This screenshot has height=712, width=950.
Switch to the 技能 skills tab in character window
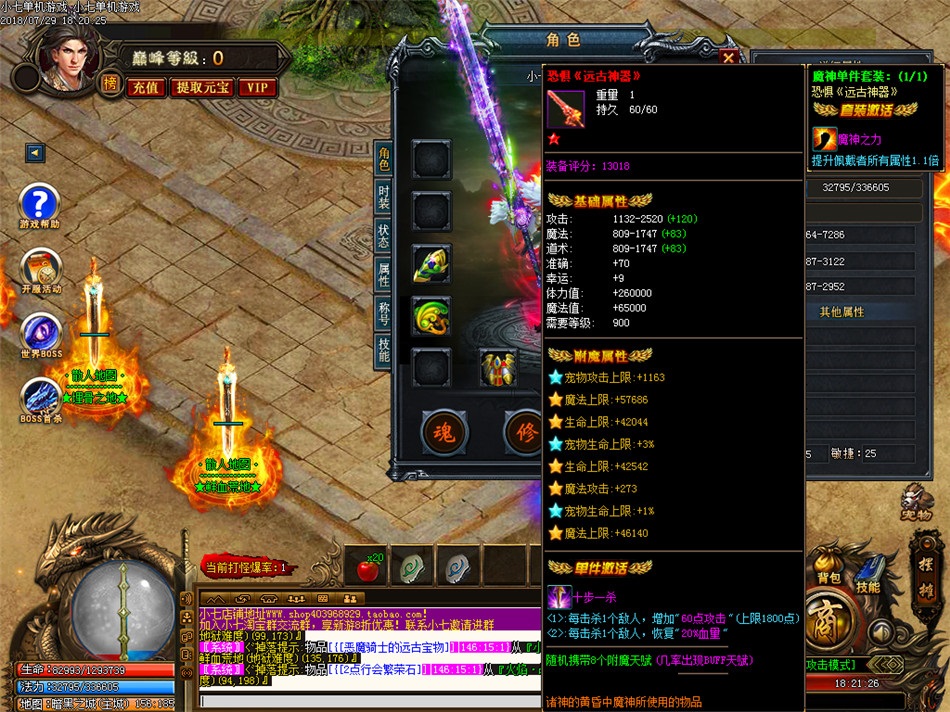point(383,350)
